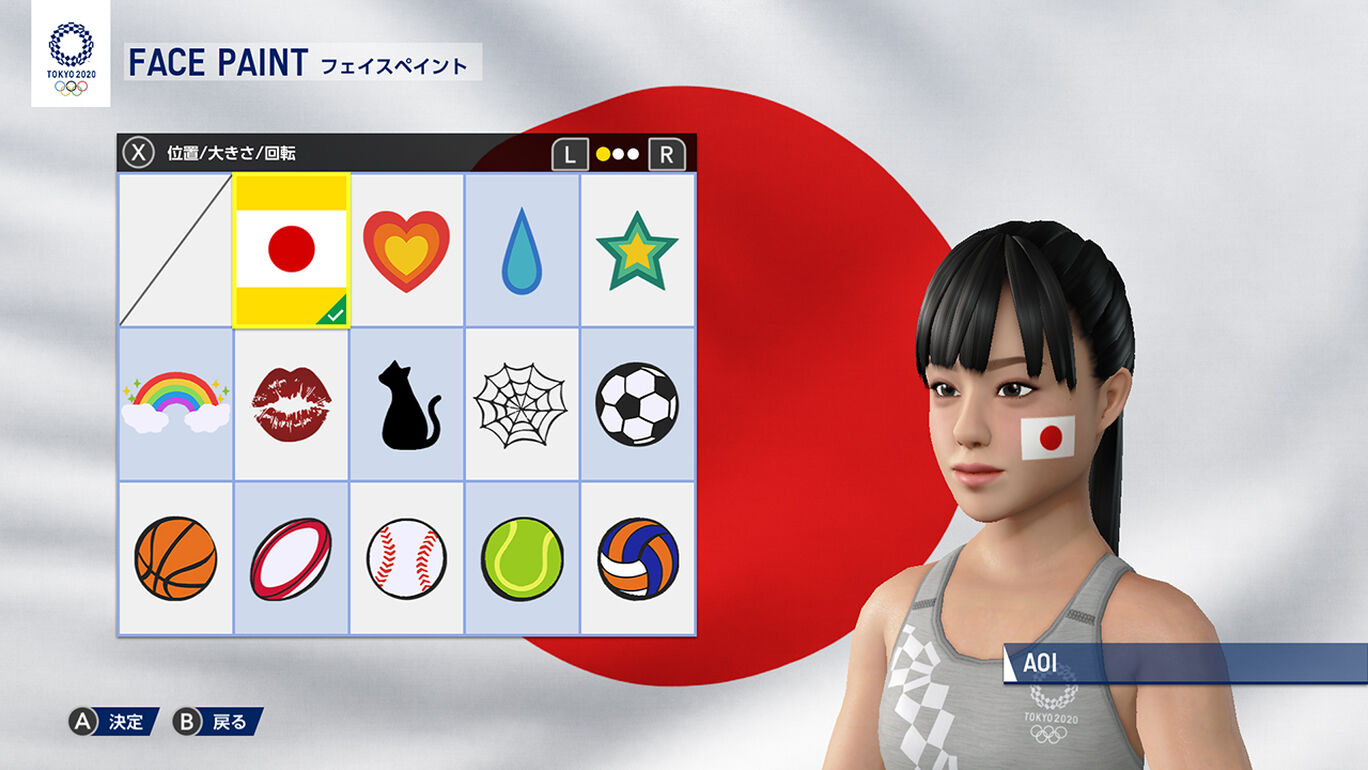Choose the green and yellow star design
1368x770 pixels.
point(637,250)
